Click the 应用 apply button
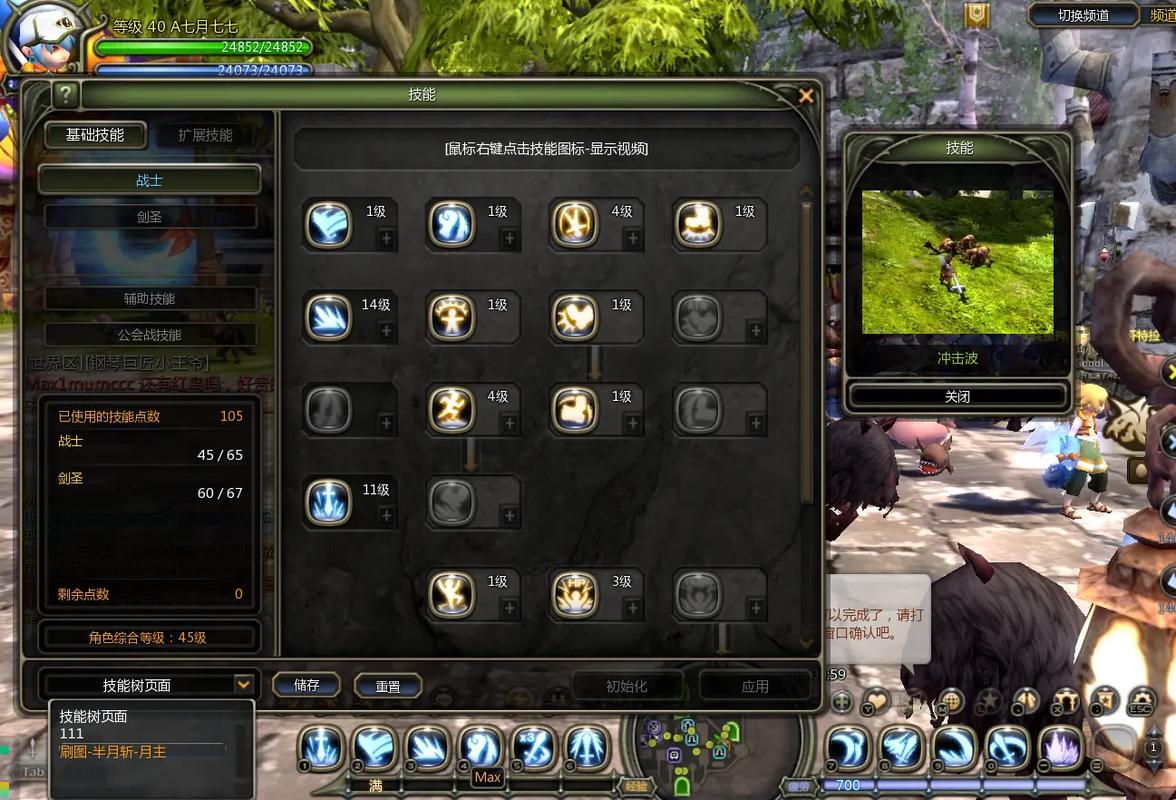 (754, 686)
